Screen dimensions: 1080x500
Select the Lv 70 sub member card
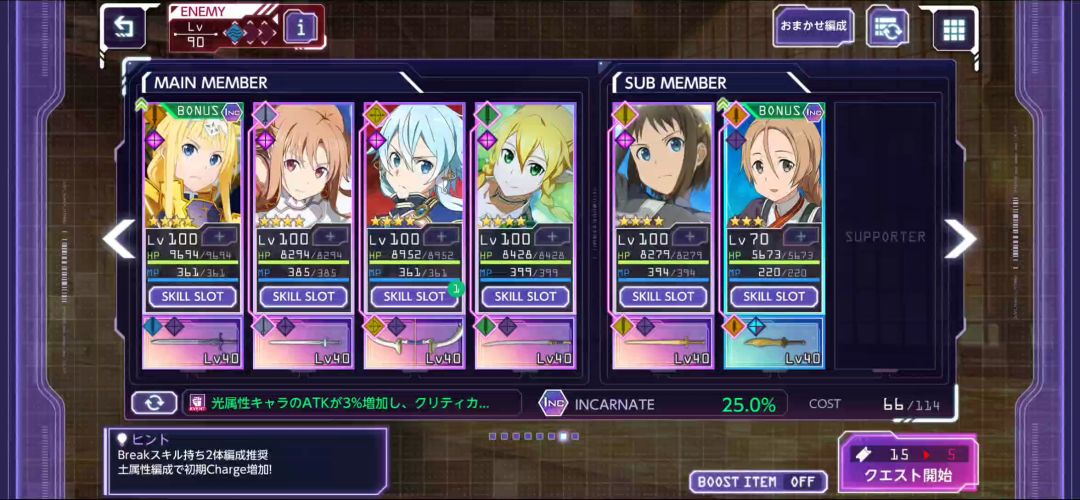point(773,165)
